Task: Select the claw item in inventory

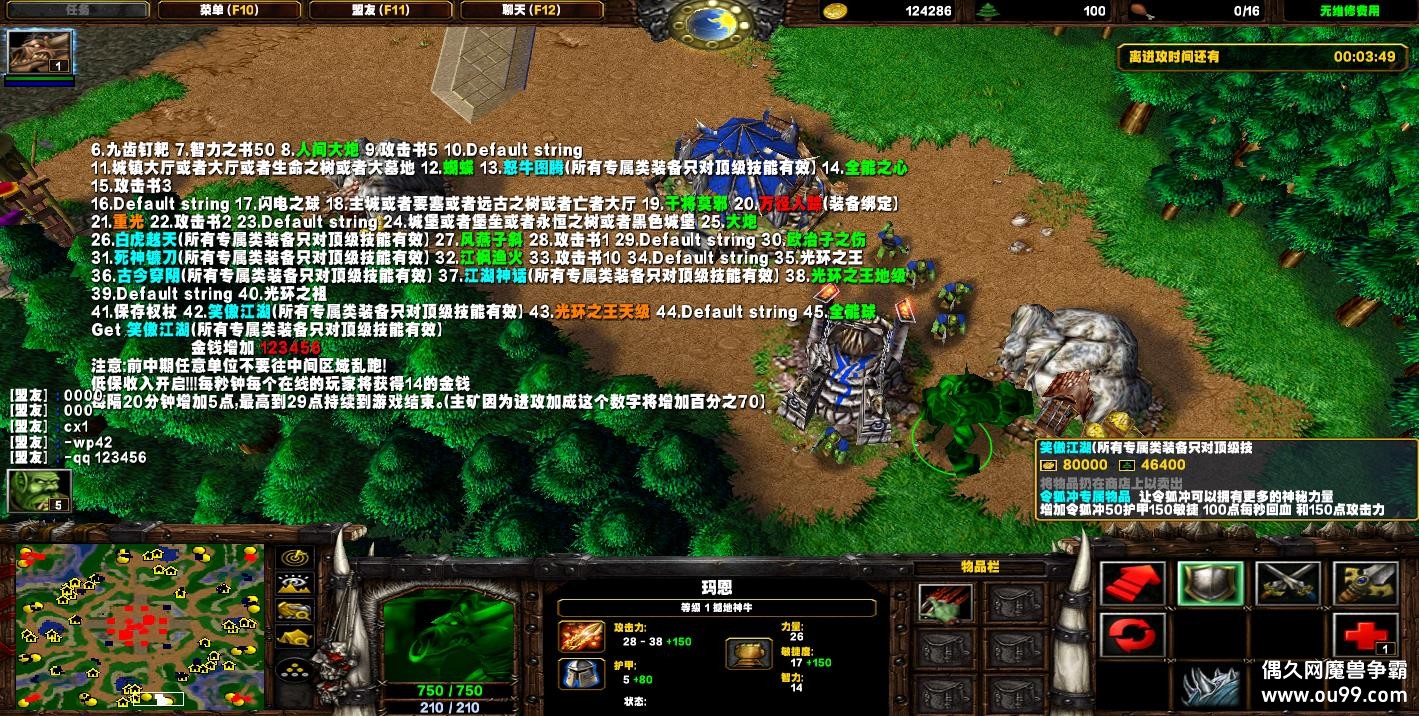Action: pyautogui.click(x=945, y=603)
